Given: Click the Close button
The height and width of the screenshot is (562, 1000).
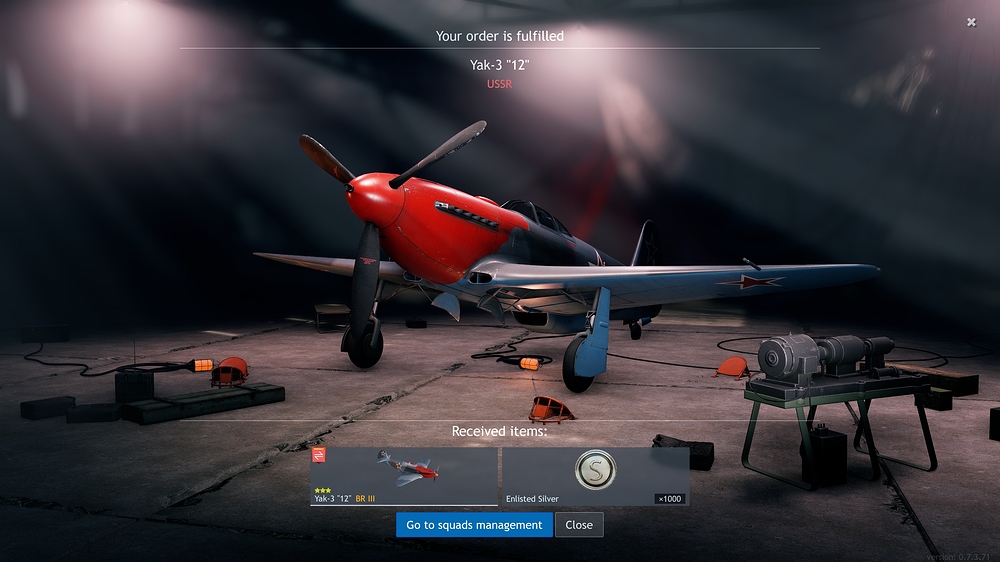Looking at the screenshot, I should pos(579,525).
